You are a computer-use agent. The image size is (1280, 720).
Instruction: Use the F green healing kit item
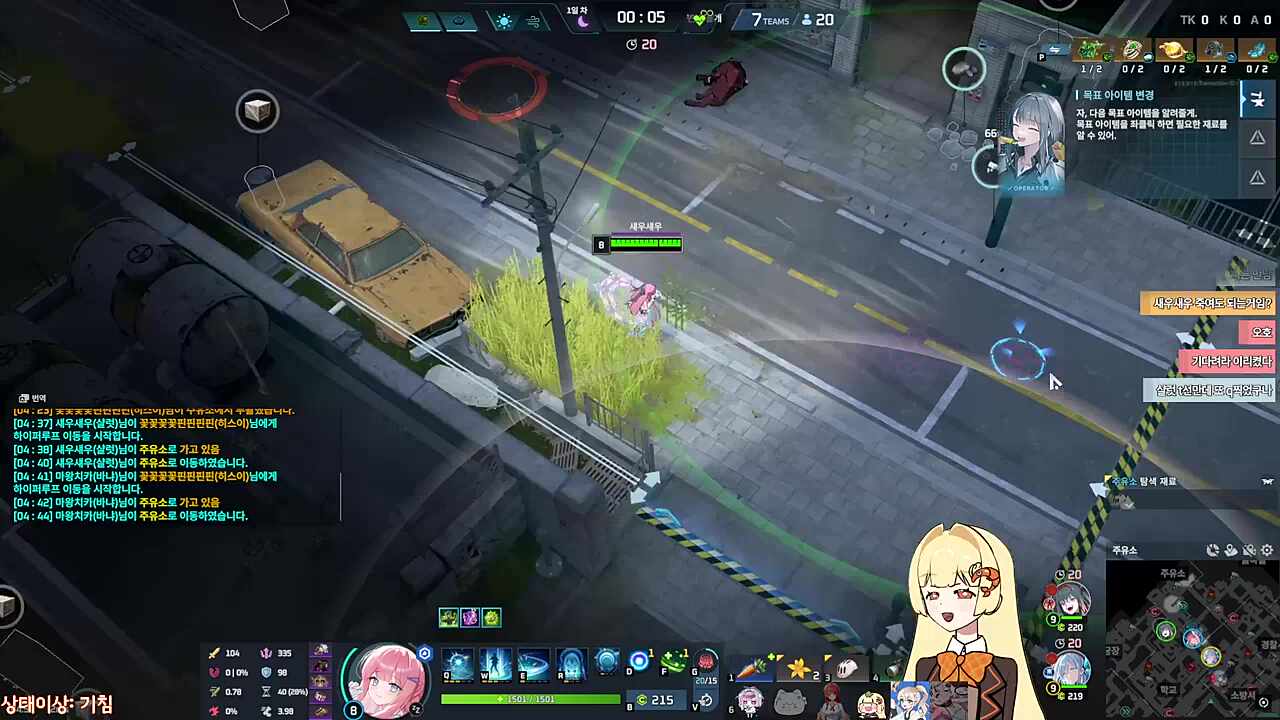(674, 660)
